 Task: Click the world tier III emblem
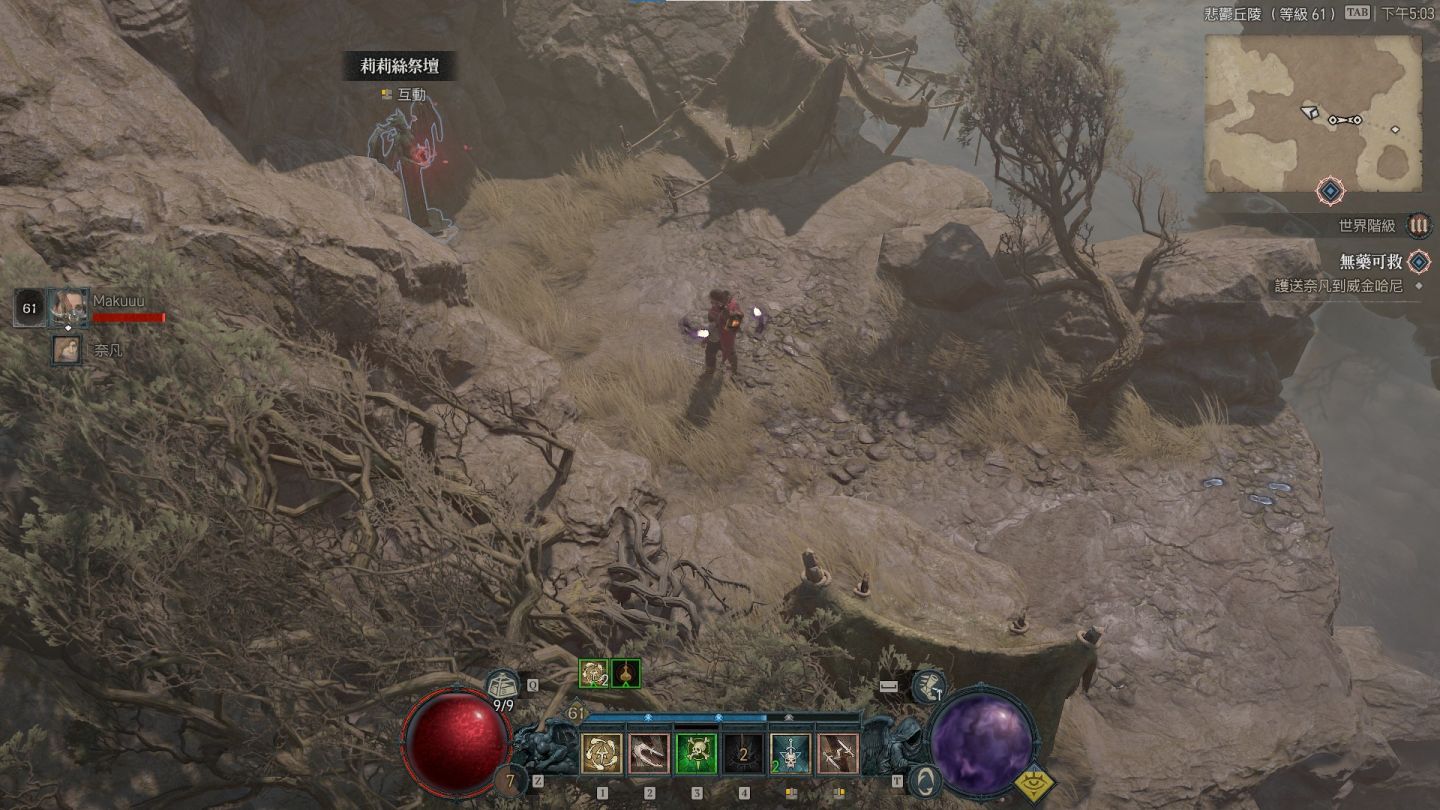pyautogui.click(x=1418, y=225)
